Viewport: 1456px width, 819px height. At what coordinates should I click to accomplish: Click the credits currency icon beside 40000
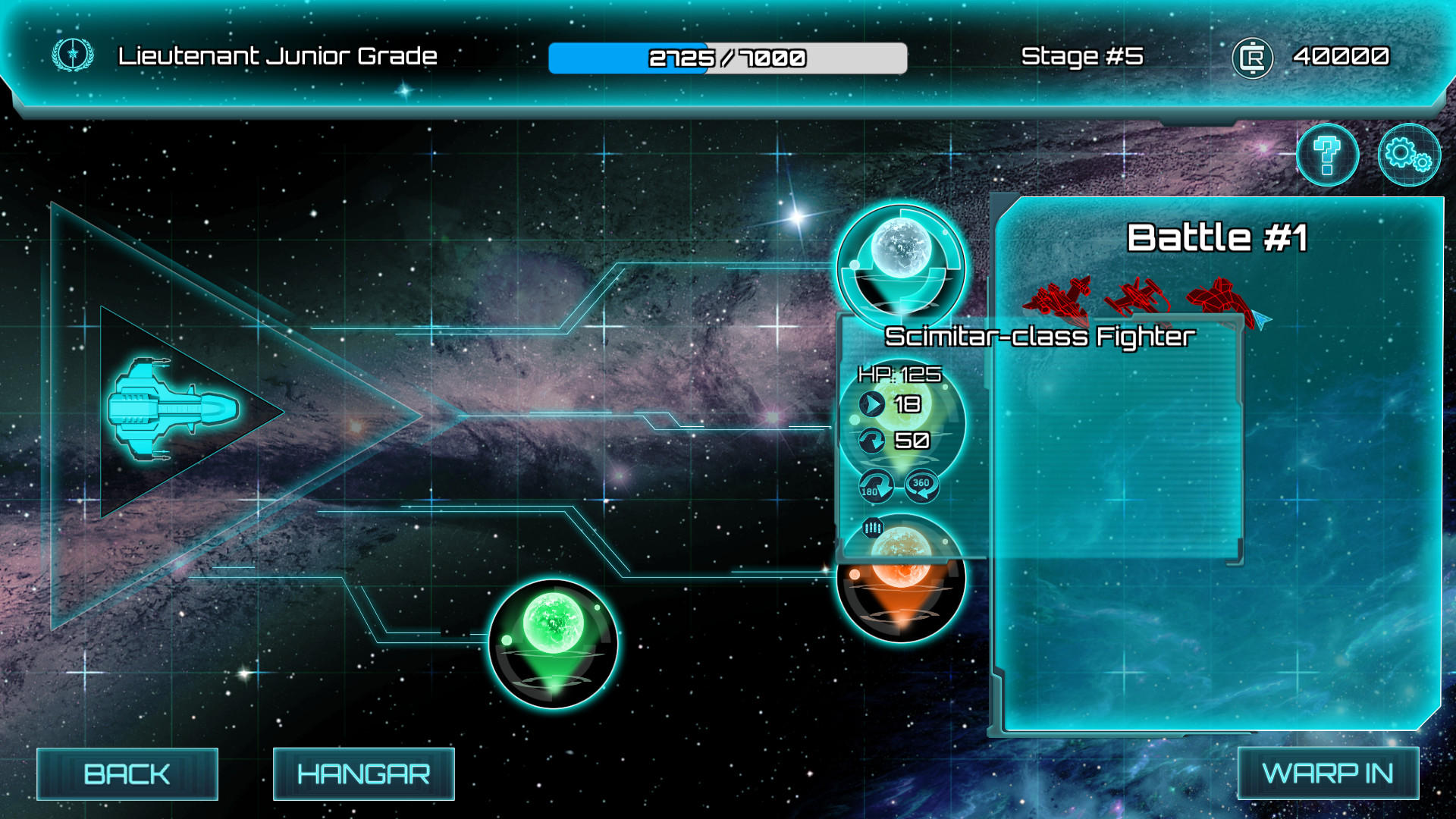pyautogui.click(x=1253, y=57)
